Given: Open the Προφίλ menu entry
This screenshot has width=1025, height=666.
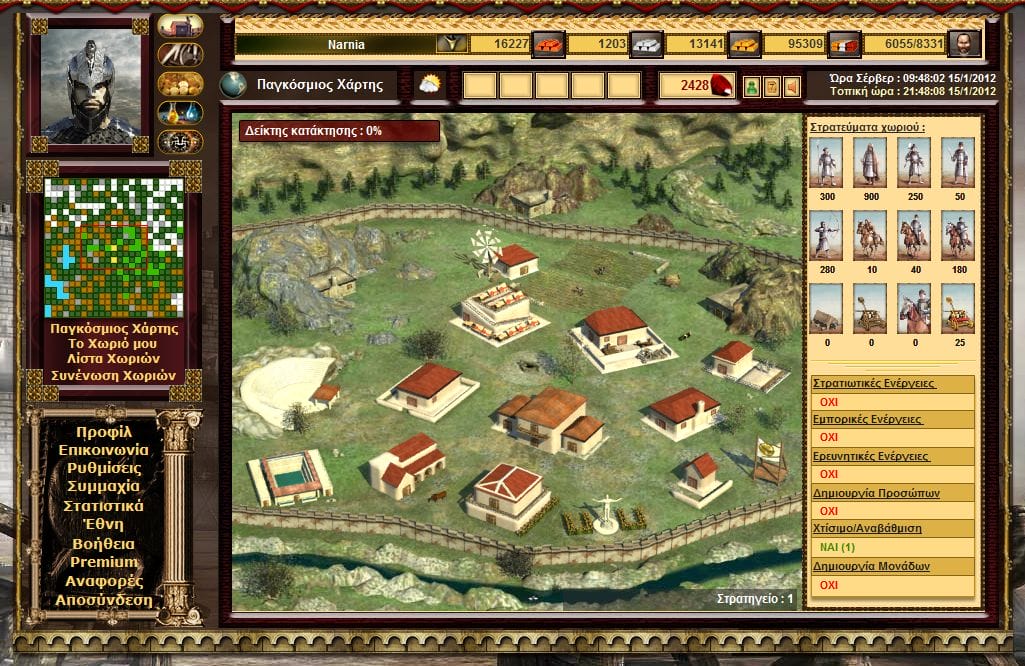Looking at the screenshot, I should pos(103,432).
